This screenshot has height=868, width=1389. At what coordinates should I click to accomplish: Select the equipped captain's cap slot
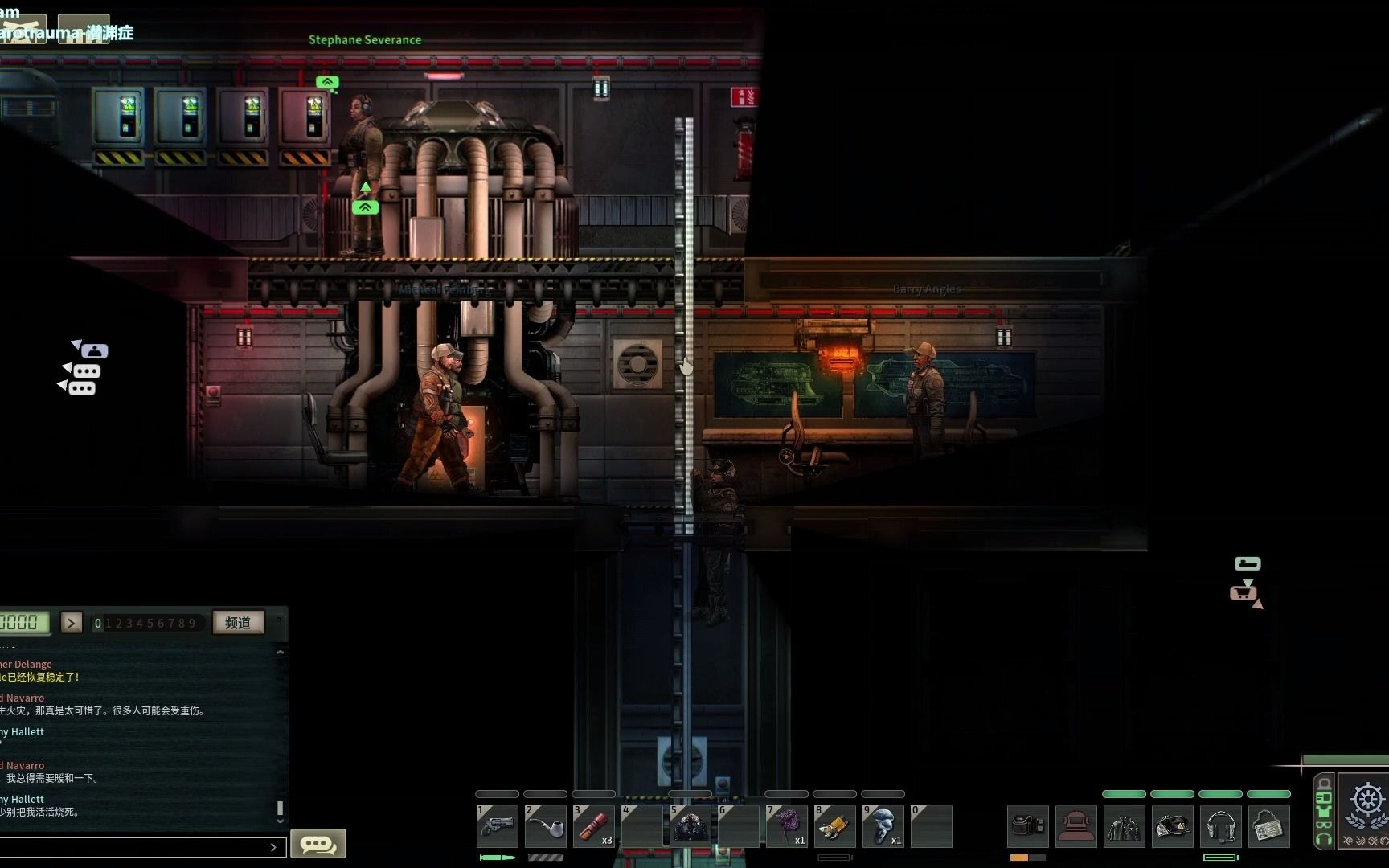pos(1172,826)
